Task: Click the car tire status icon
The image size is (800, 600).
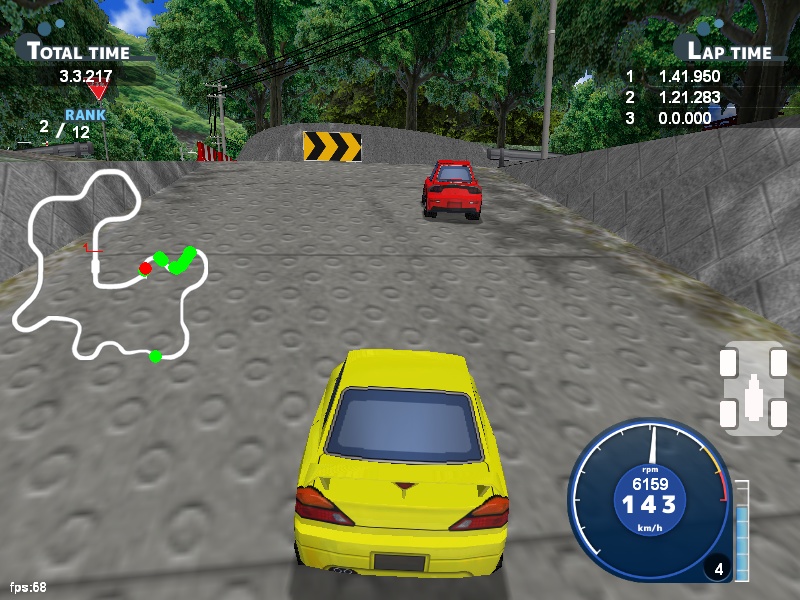Action: click(x=751, y=389)
